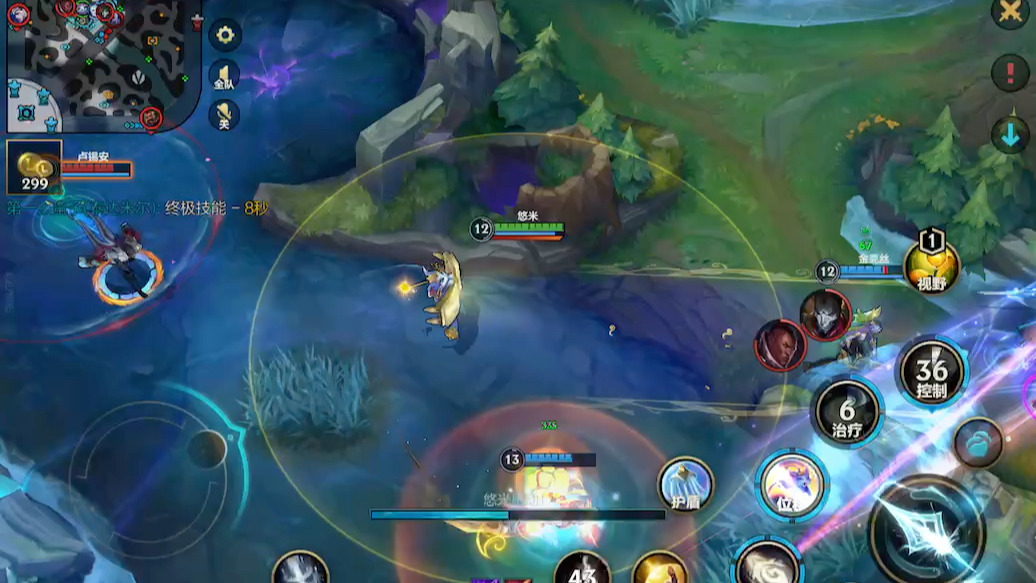Screen dimensions: 1036x583
Task: Target the masked Jhin enemy portrait
Action: [825, 314]
